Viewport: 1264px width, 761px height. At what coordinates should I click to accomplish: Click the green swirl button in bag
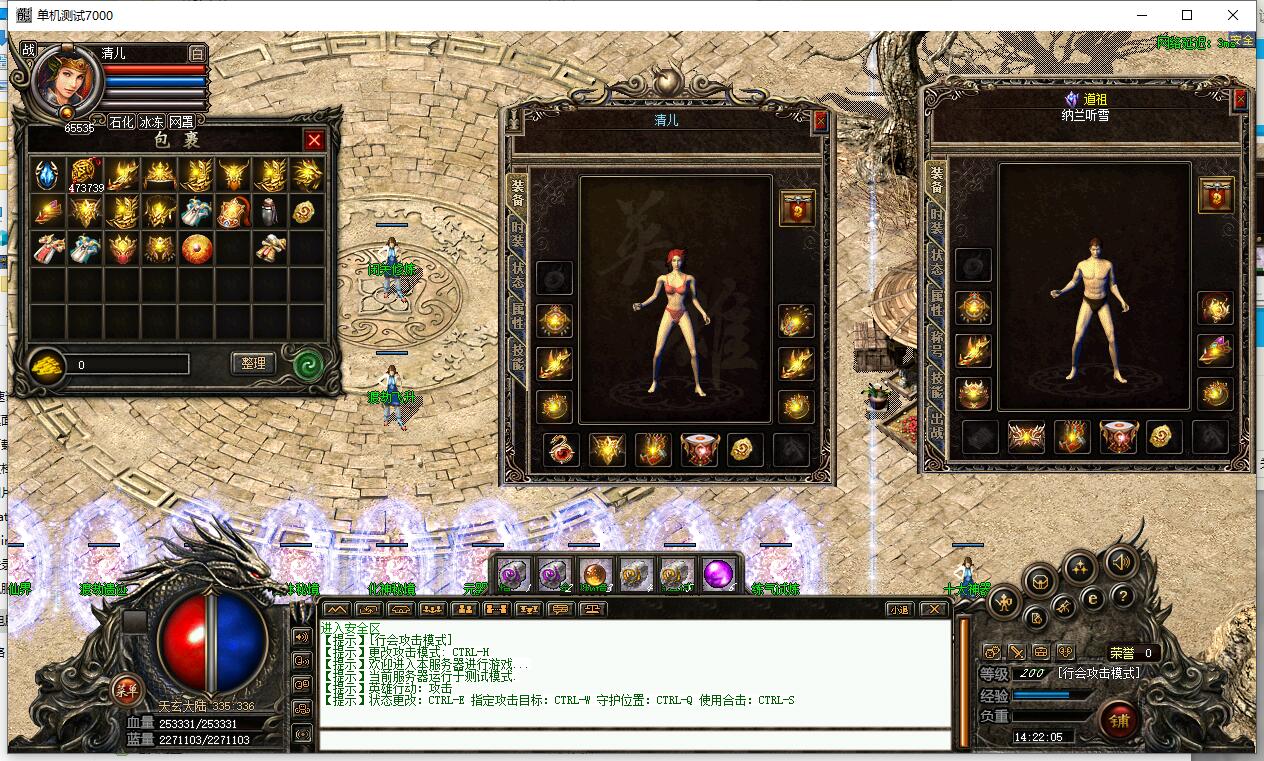307,363
